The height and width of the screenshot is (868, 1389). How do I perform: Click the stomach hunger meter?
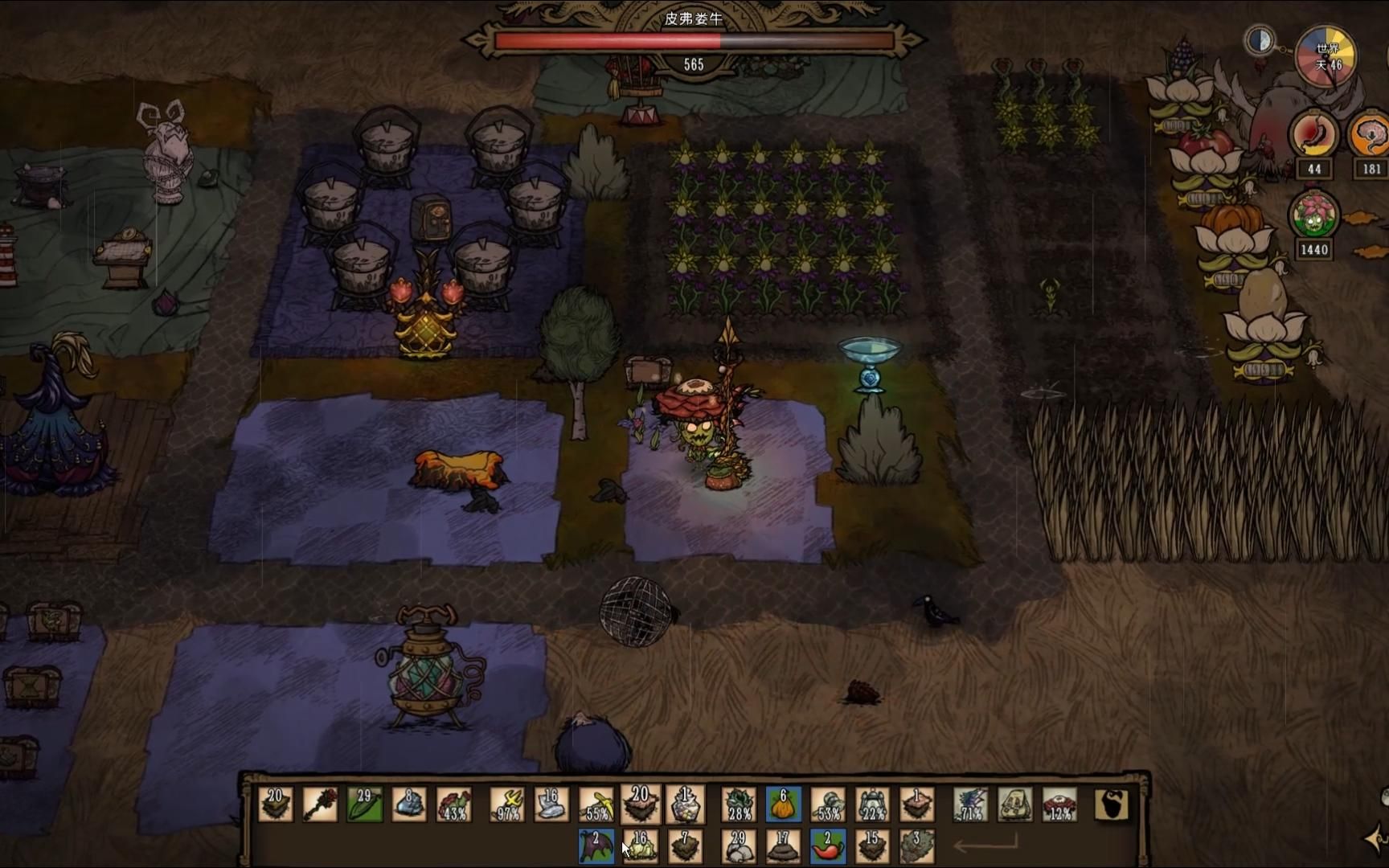[1314, 134]
